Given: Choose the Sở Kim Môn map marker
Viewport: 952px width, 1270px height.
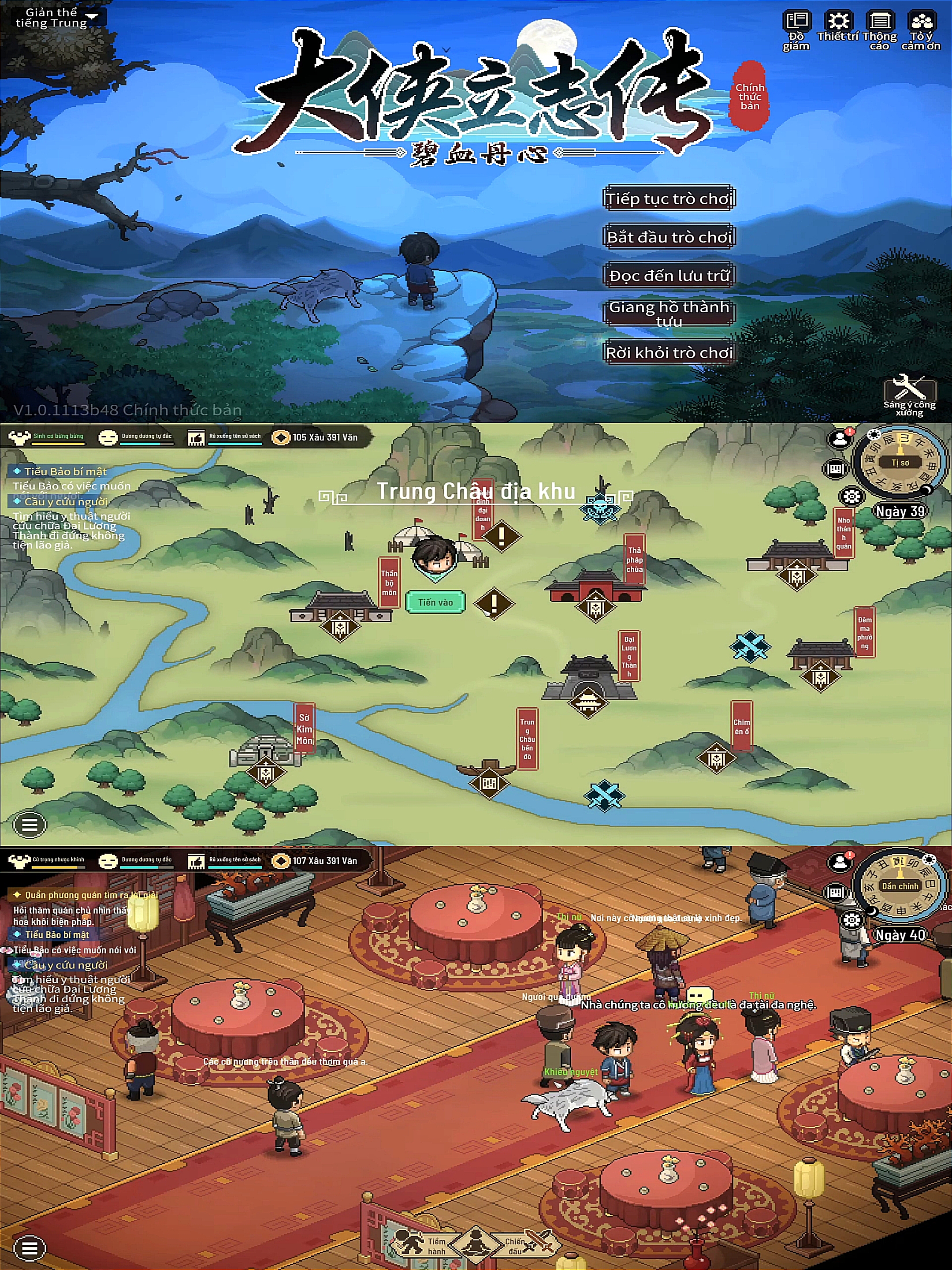Looking at the screenshot, I should point(264,773).
